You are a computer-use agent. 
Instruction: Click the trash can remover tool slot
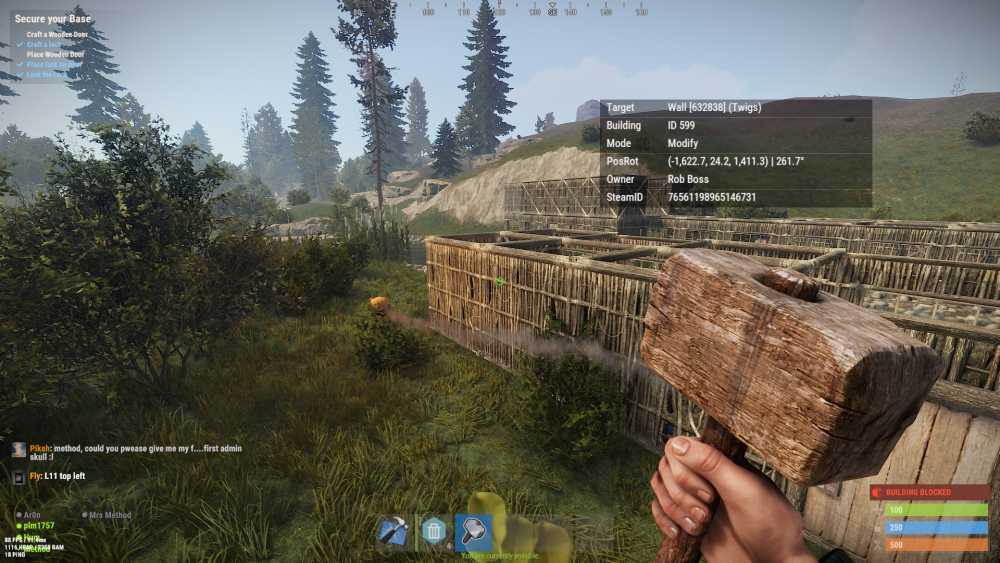point(433,531)
